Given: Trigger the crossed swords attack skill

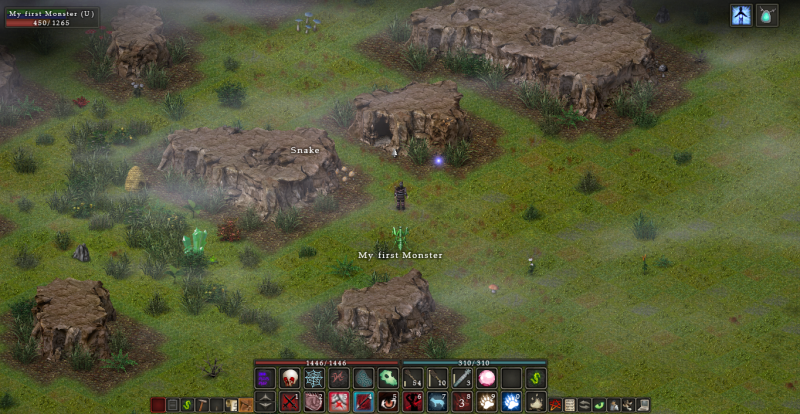Looking at the screenshot, I should point(290,402).
